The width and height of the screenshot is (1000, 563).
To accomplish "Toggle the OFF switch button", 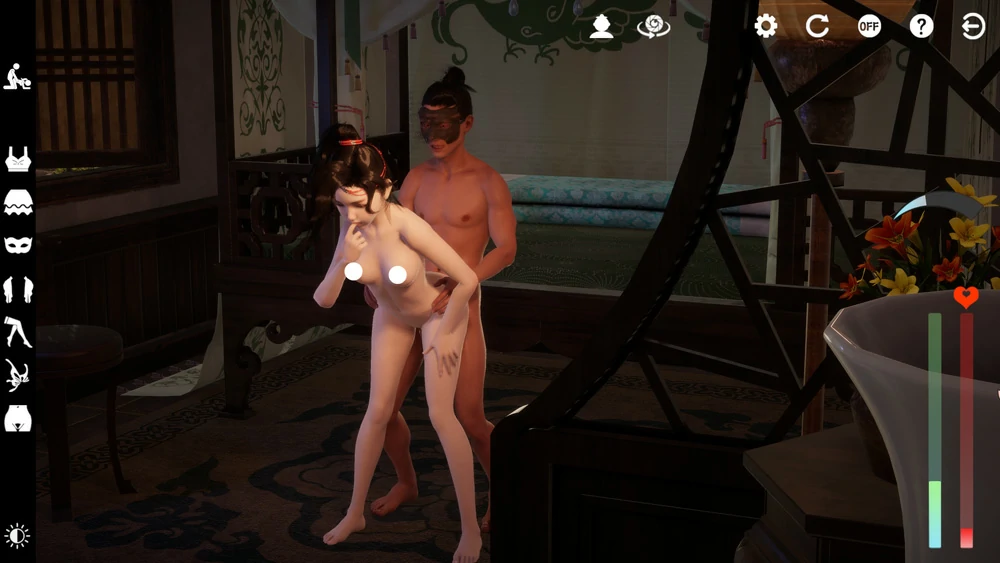I will click(x=870, y=26).
